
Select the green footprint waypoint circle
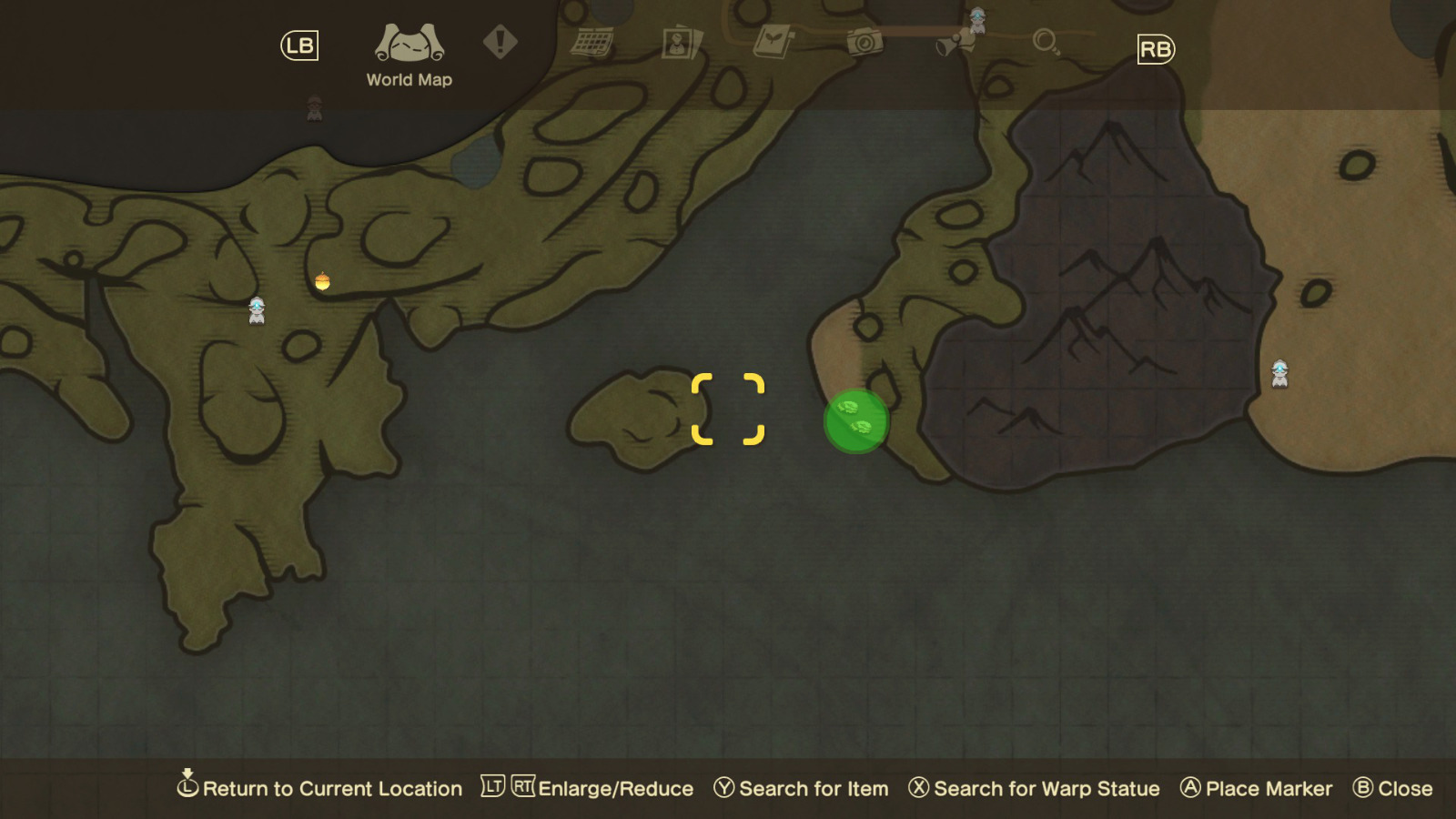point(856,419)
